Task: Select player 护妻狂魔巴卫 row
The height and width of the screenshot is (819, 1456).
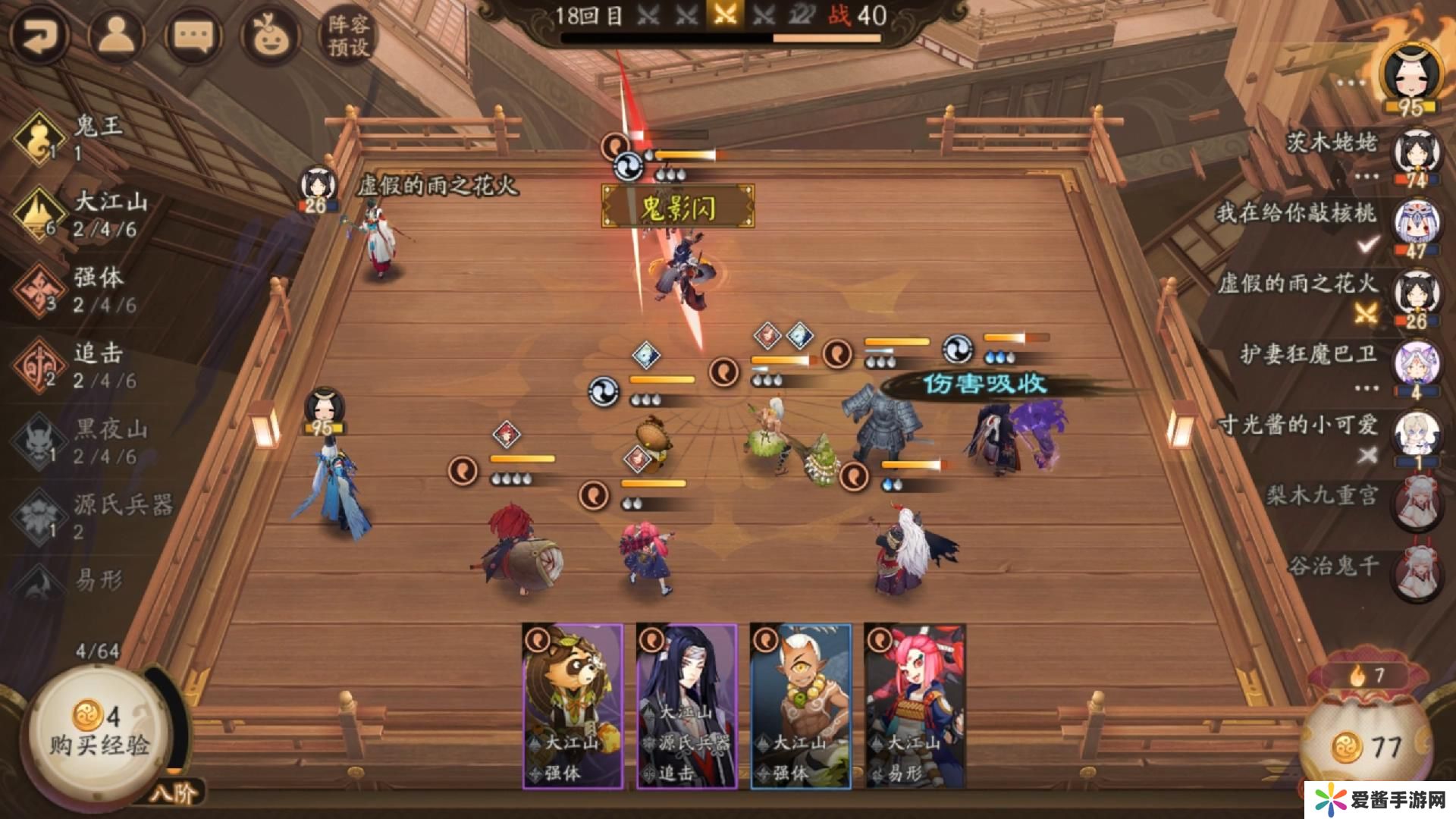Action: coord(1335,366)
